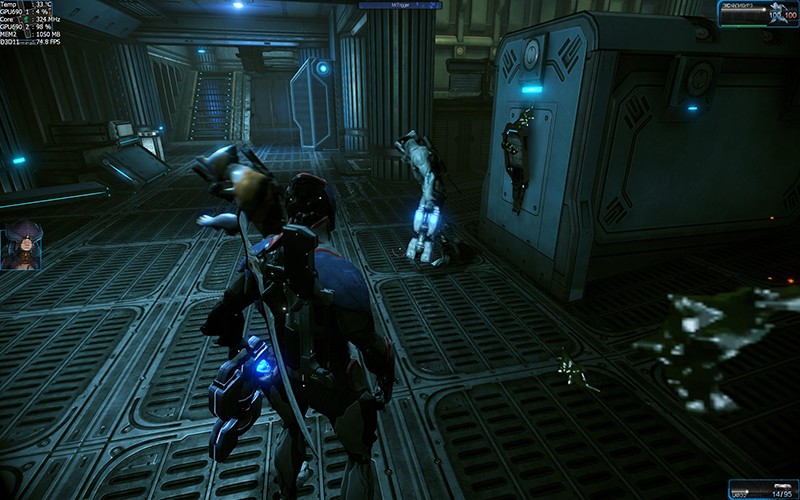Image resolution: width=800 pixels, height=500 pixels.
Task: Click the equipped weapon icon panel
Action: tap(764, 489)
